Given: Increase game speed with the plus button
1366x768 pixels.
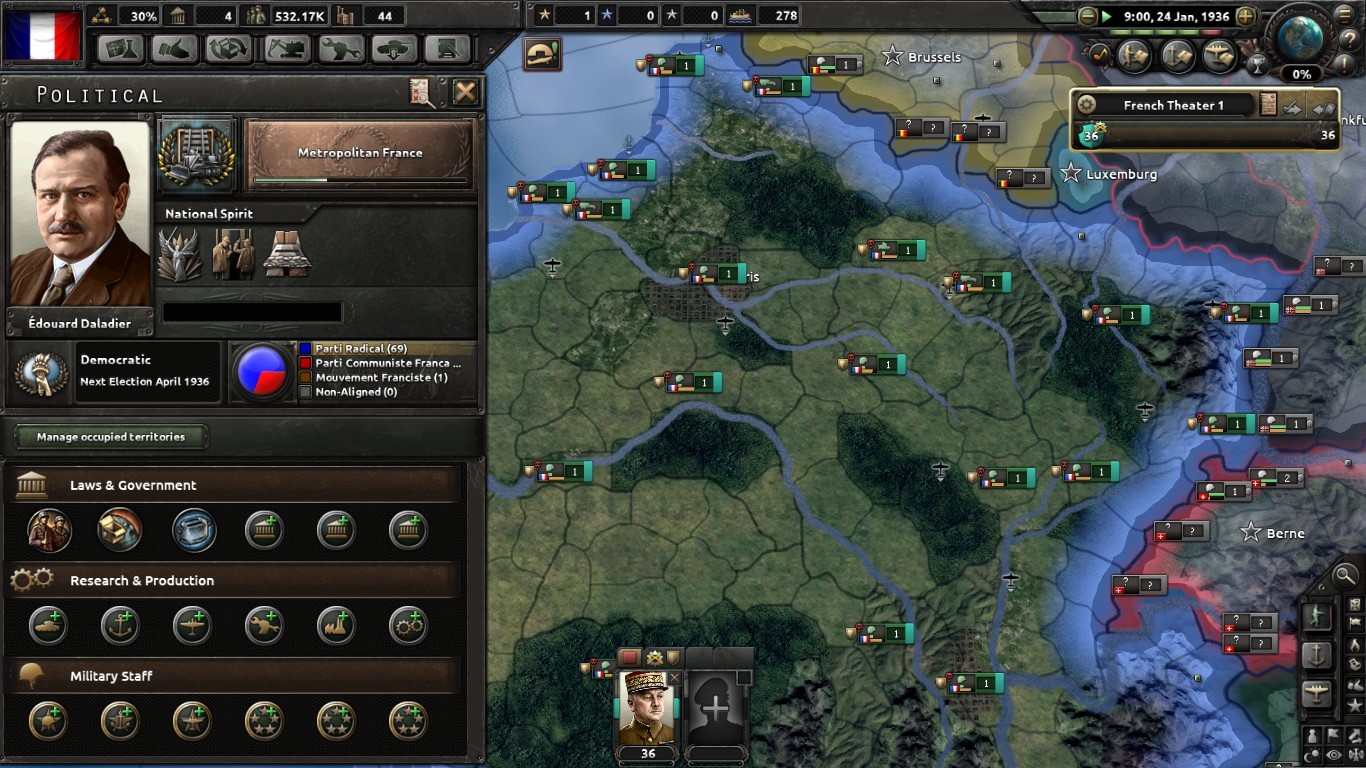Looking at the screenshot, I should (1246, 16).
